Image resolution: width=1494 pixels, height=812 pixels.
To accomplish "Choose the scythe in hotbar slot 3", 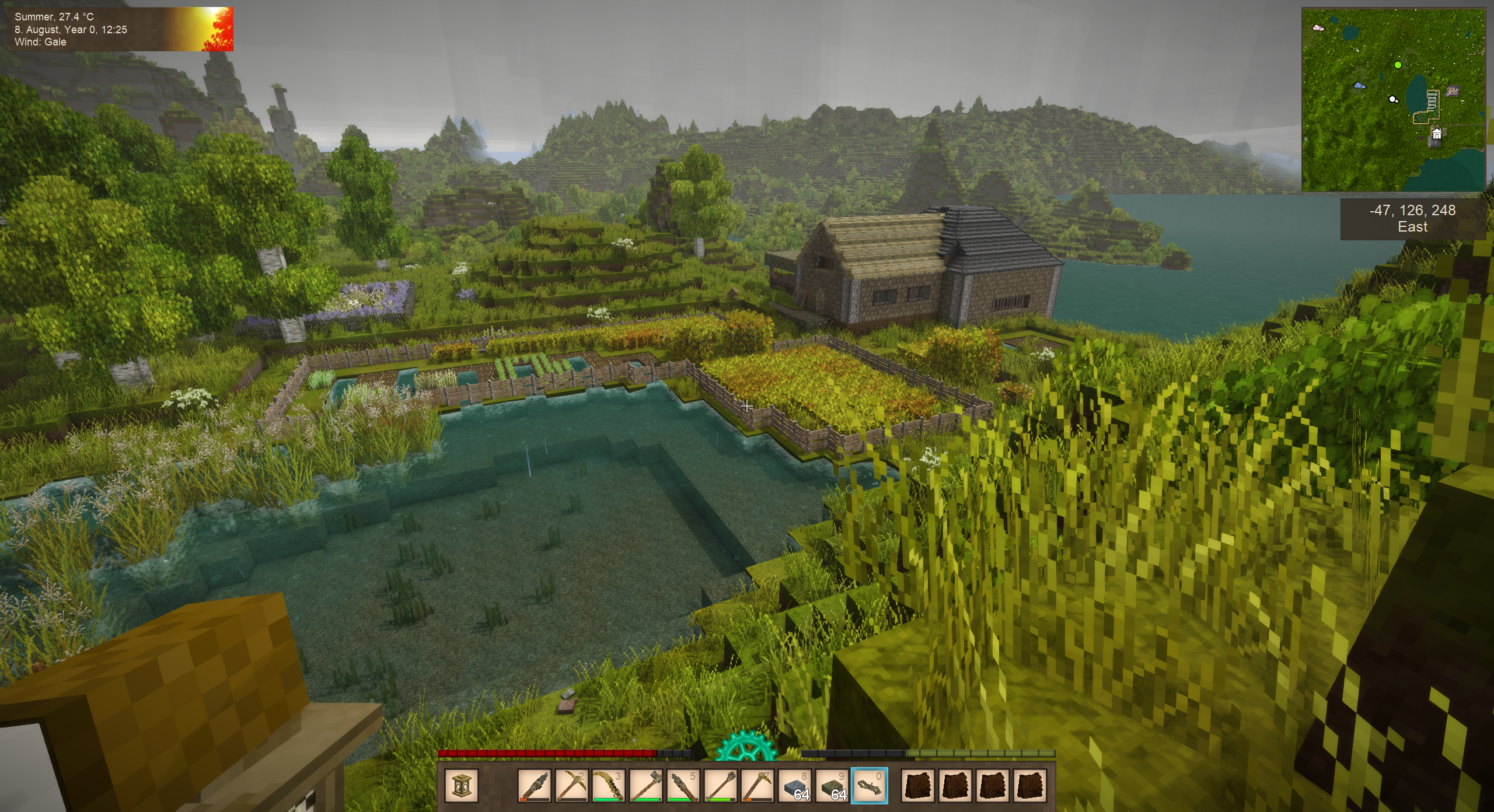I will pyautogui.click(x=608, y=785).
